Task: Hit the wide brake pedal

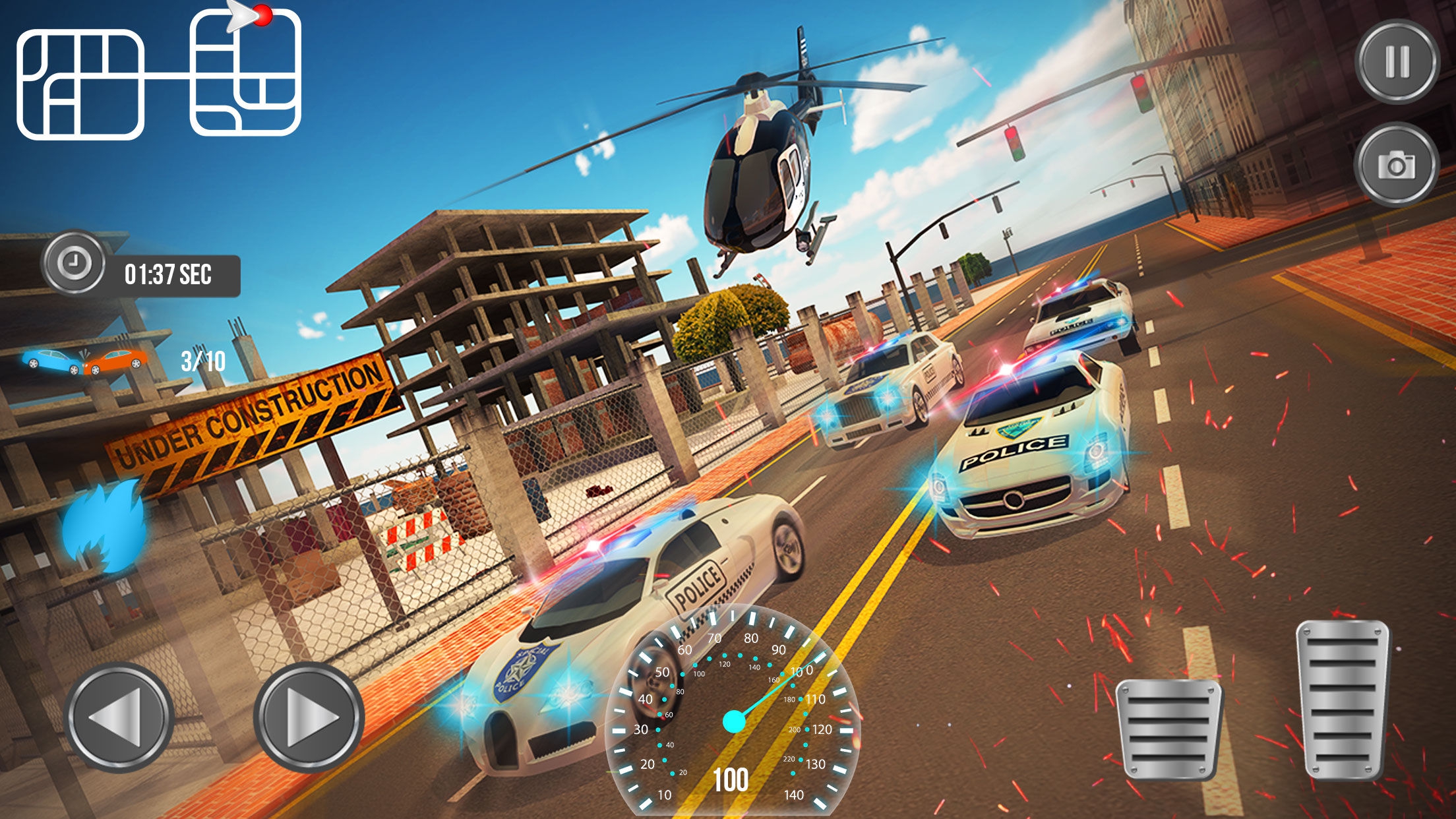Action: tap(1168, 728)
